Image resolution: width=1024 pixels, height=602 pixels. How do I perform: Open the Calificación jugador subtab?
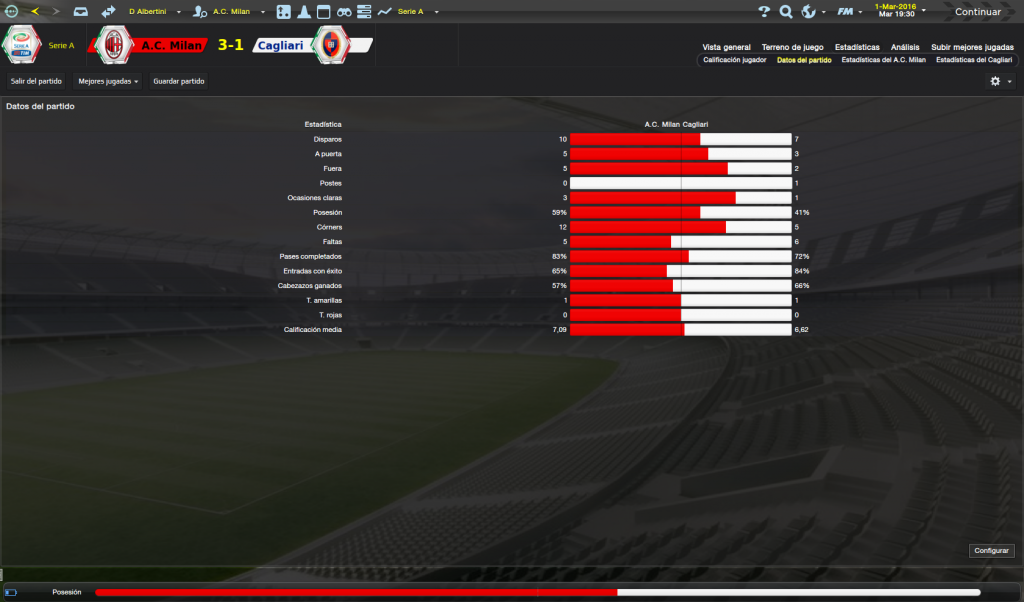(735, 60)
